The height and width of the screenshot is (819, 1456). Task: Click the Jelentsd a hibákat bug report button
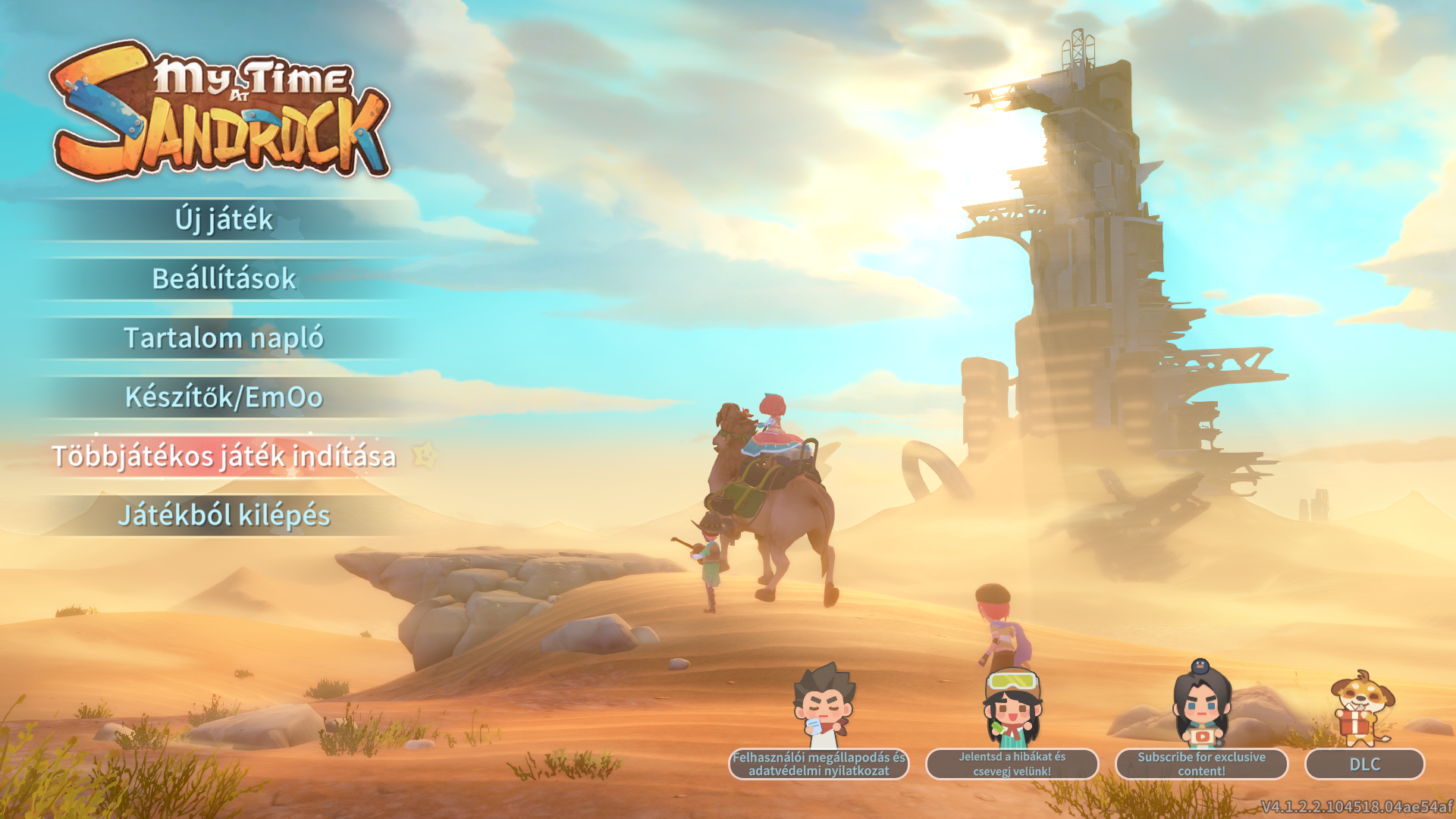click(x=1012, y=764)
